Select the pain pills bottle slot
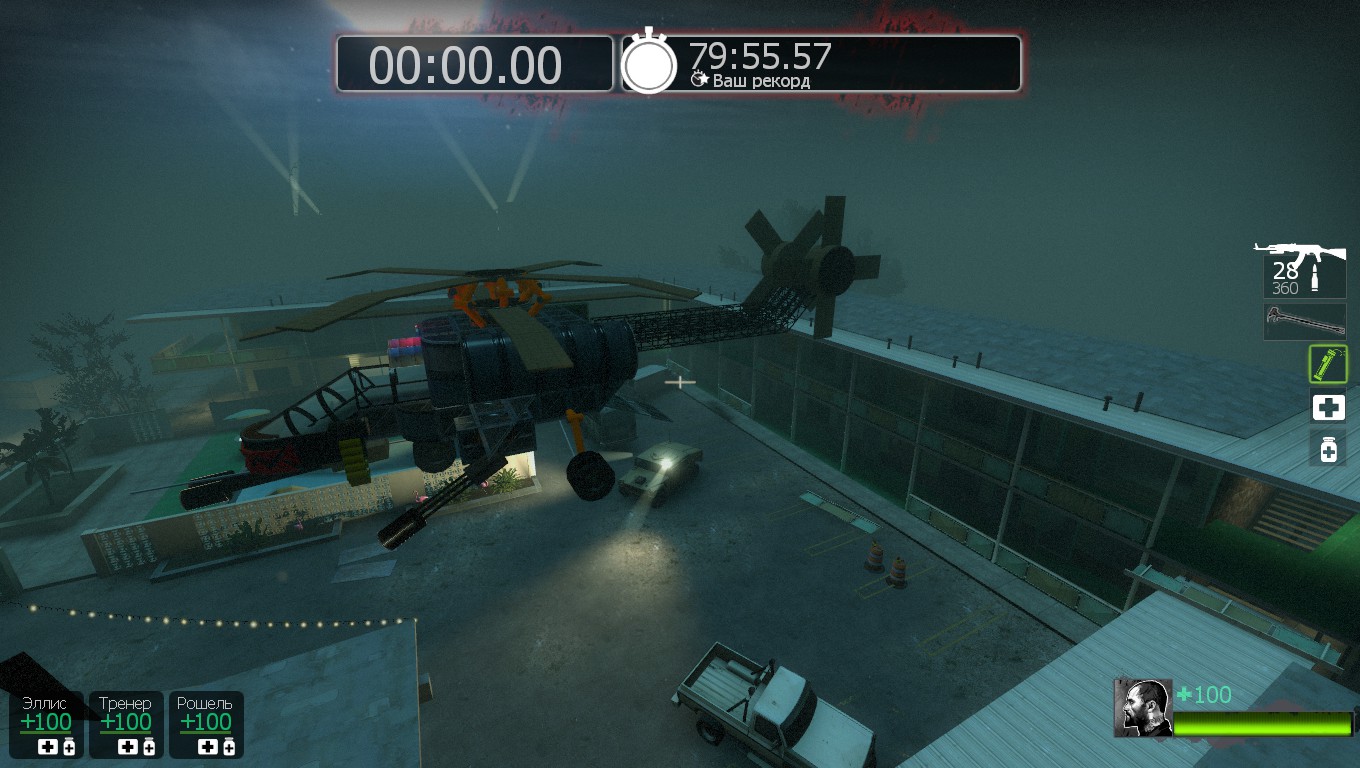The image size is (1360, 768). click(x=1328, y=449)
